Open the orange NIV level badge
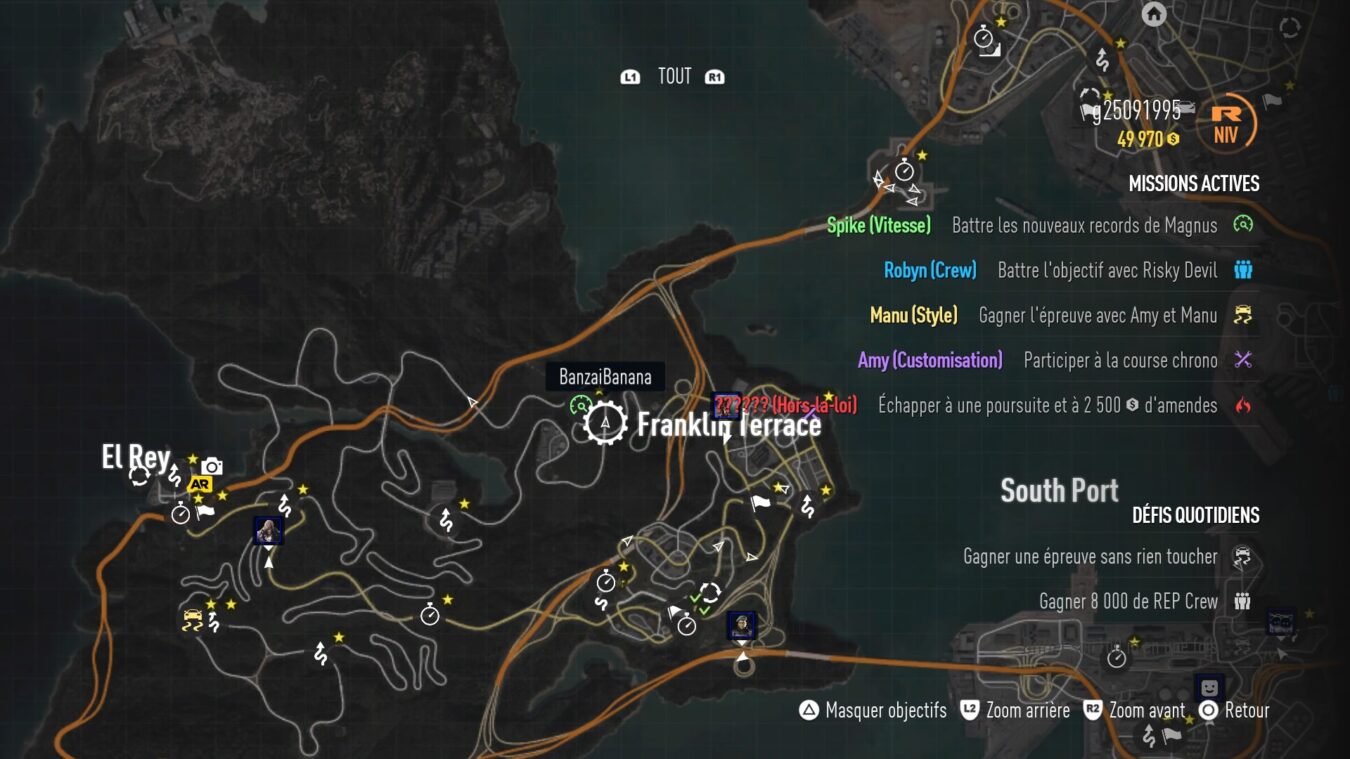This screenshot has width=1350, height=759. [1227, 127]
